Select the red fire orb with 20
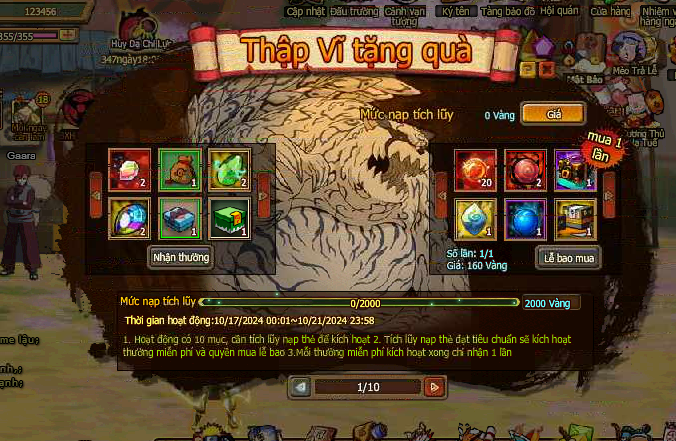 [x=472, y=170]
